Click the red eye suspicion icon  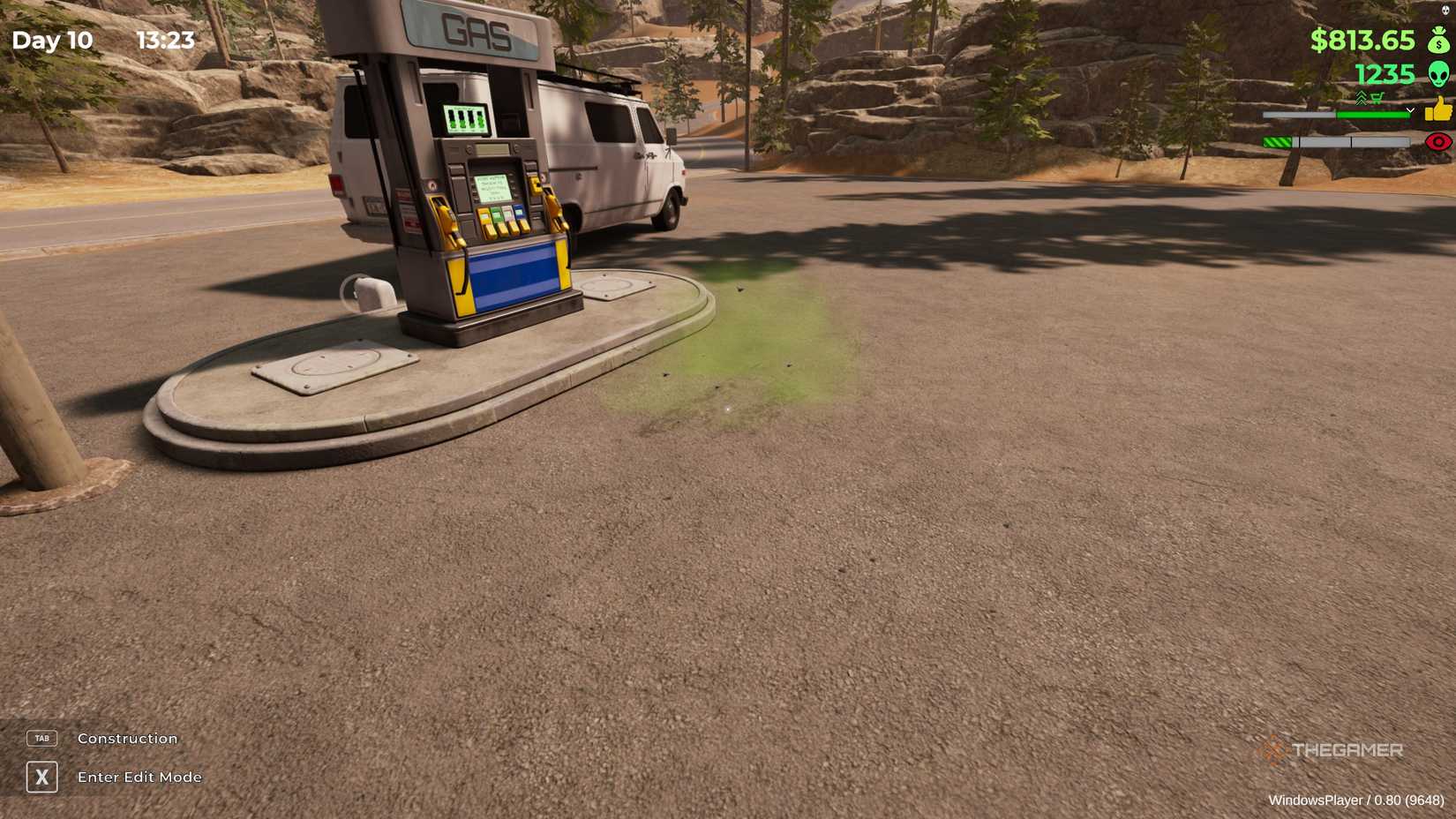point(1438,141)
